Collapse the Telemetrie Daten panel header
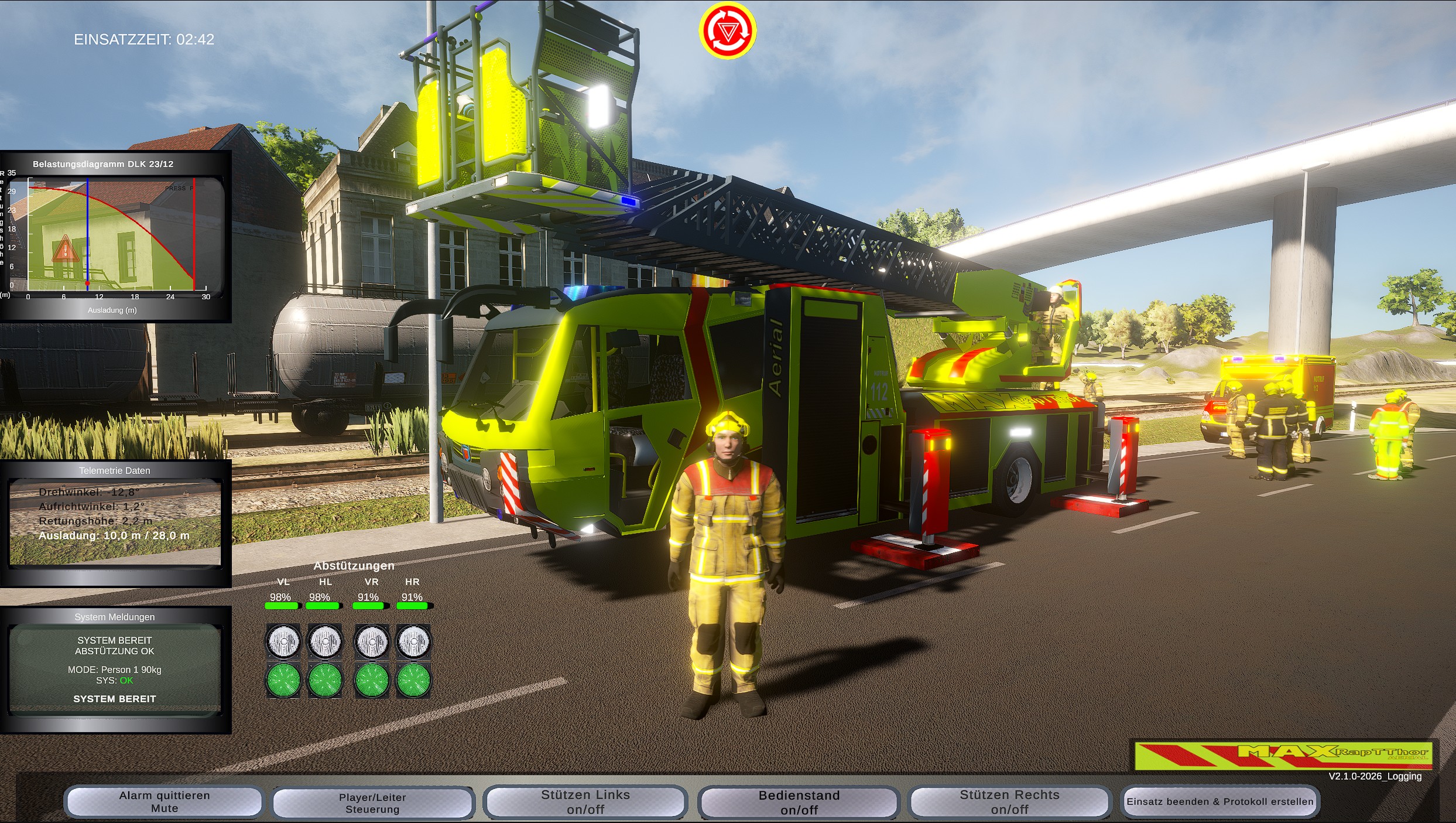 tap(115, 470)
